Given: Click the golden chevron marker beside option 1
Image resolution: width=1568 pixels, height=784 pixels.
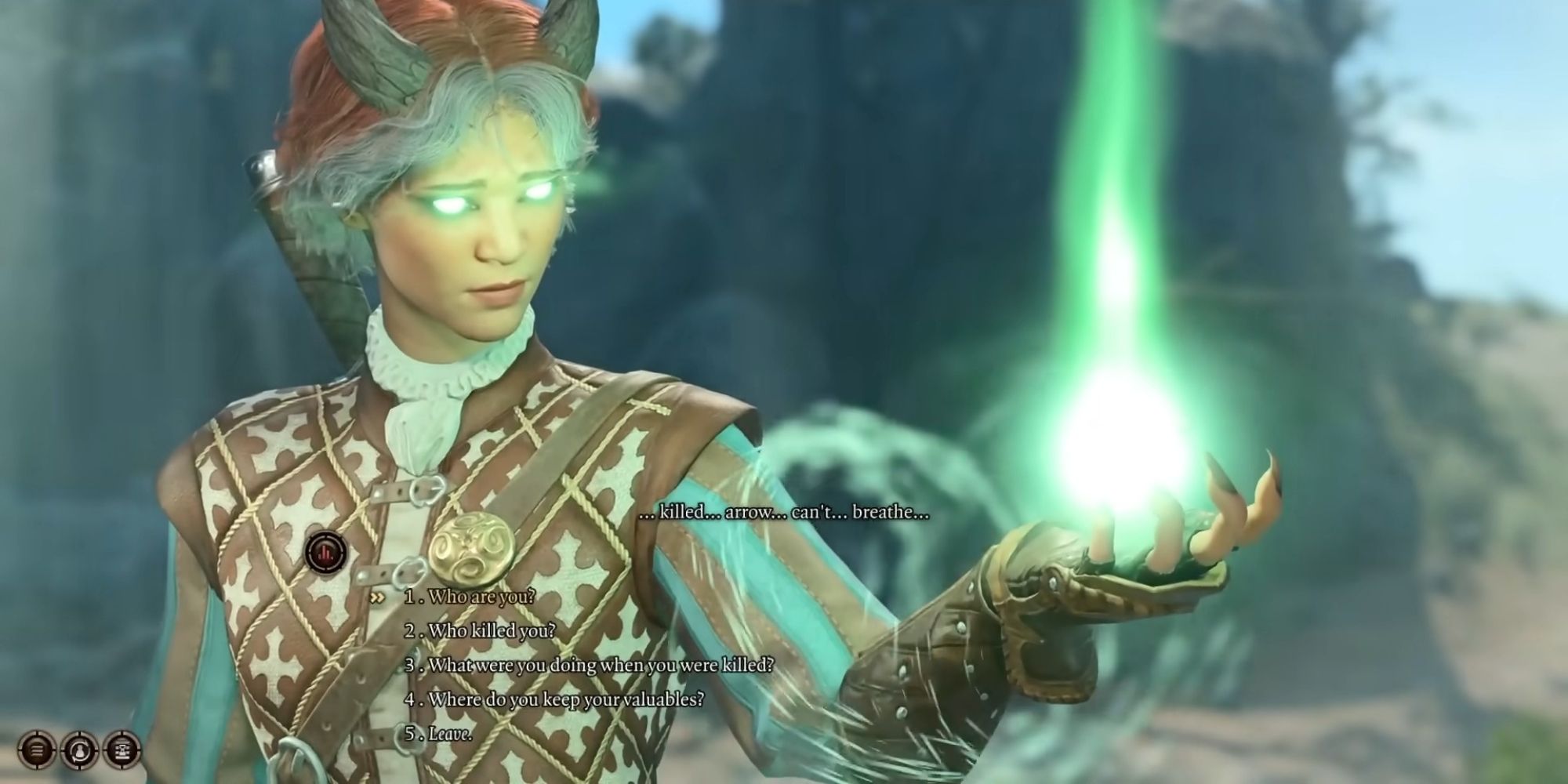Looking at the screenshot, I should pyautogui.click(x=377, y=598).
